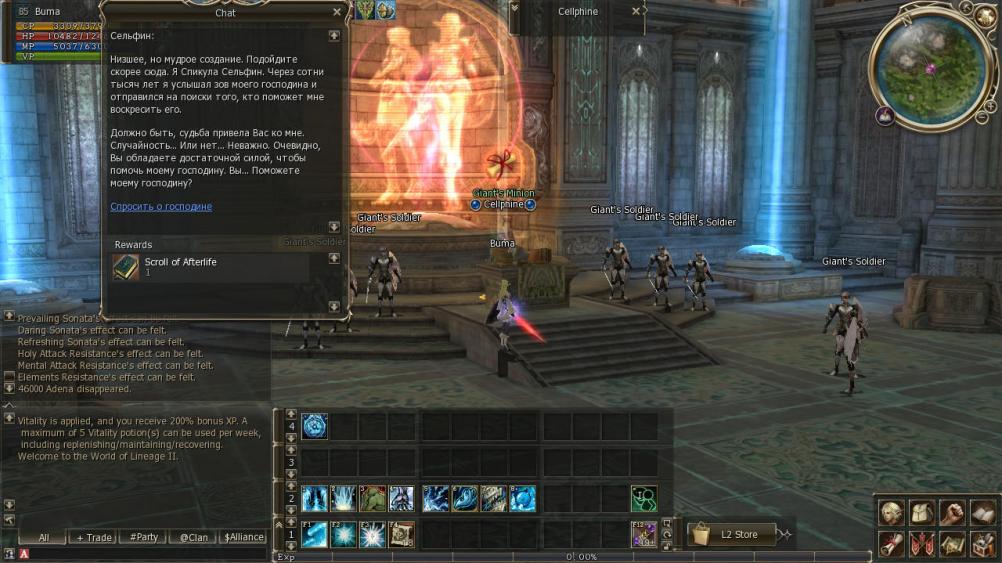Activate the green golem skill in slot 3
This screenshot has width=1002, height=563.
[x=373, y=499]
